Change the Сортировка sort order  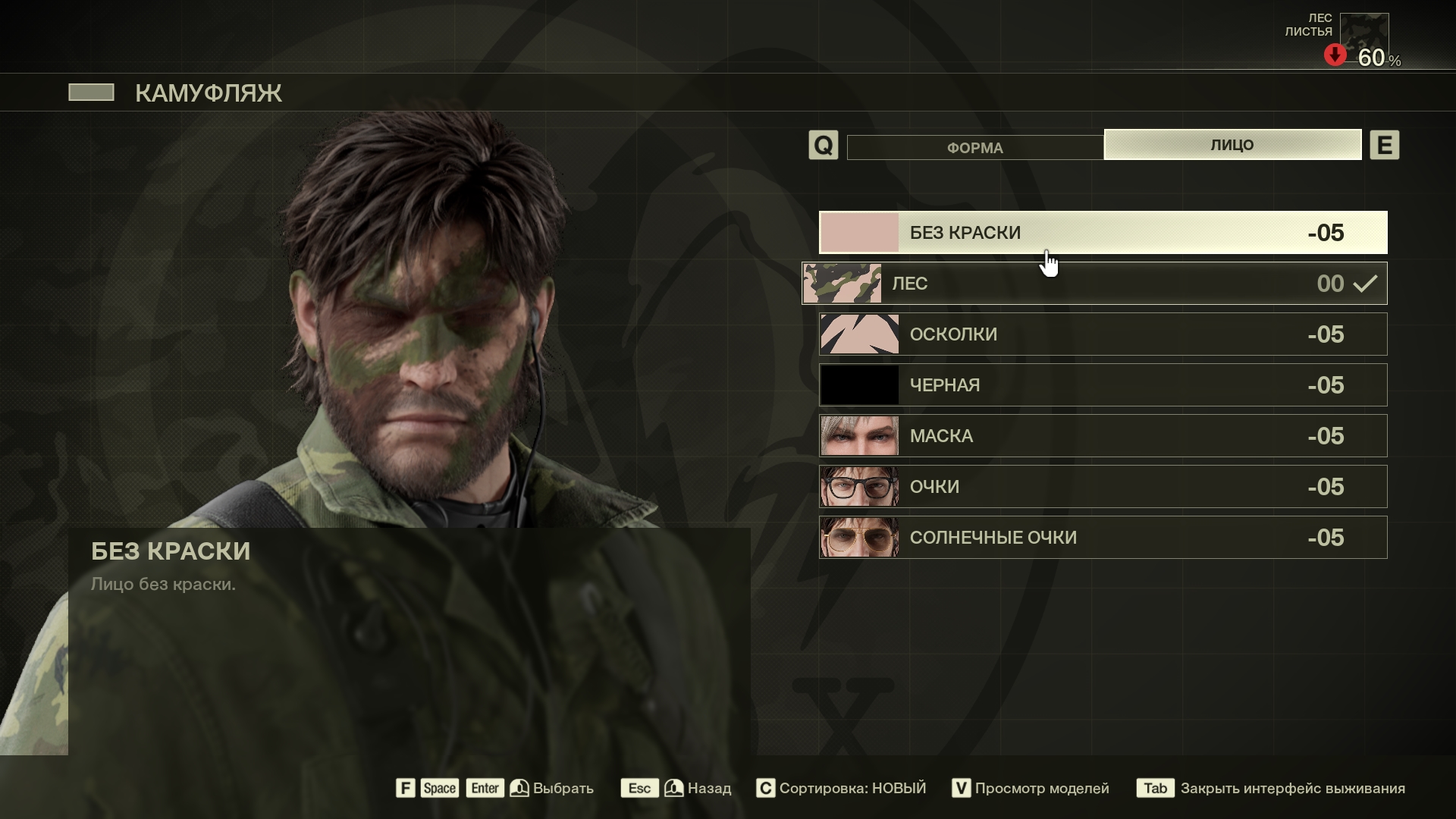[851, 789]
